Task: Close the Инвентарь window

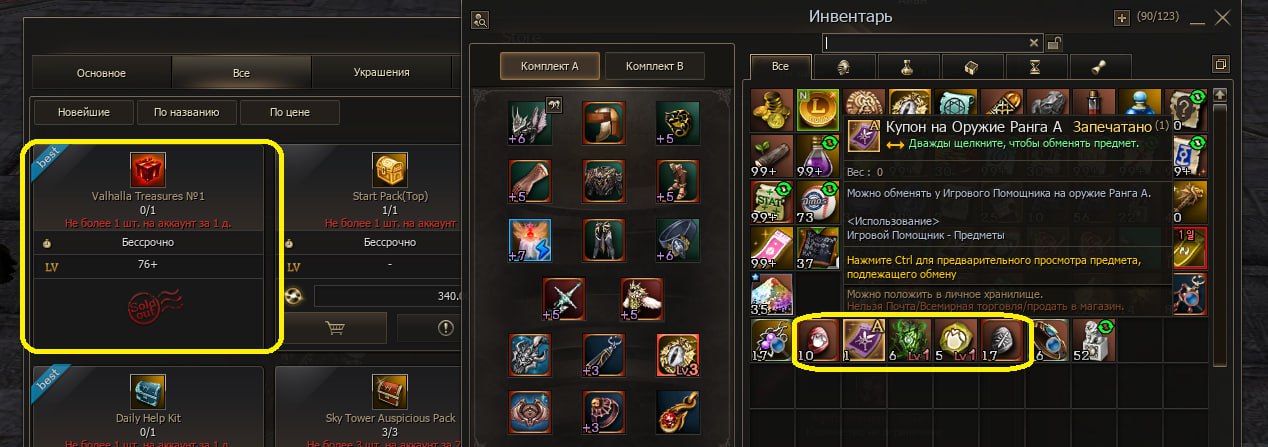Action: 1222,17
